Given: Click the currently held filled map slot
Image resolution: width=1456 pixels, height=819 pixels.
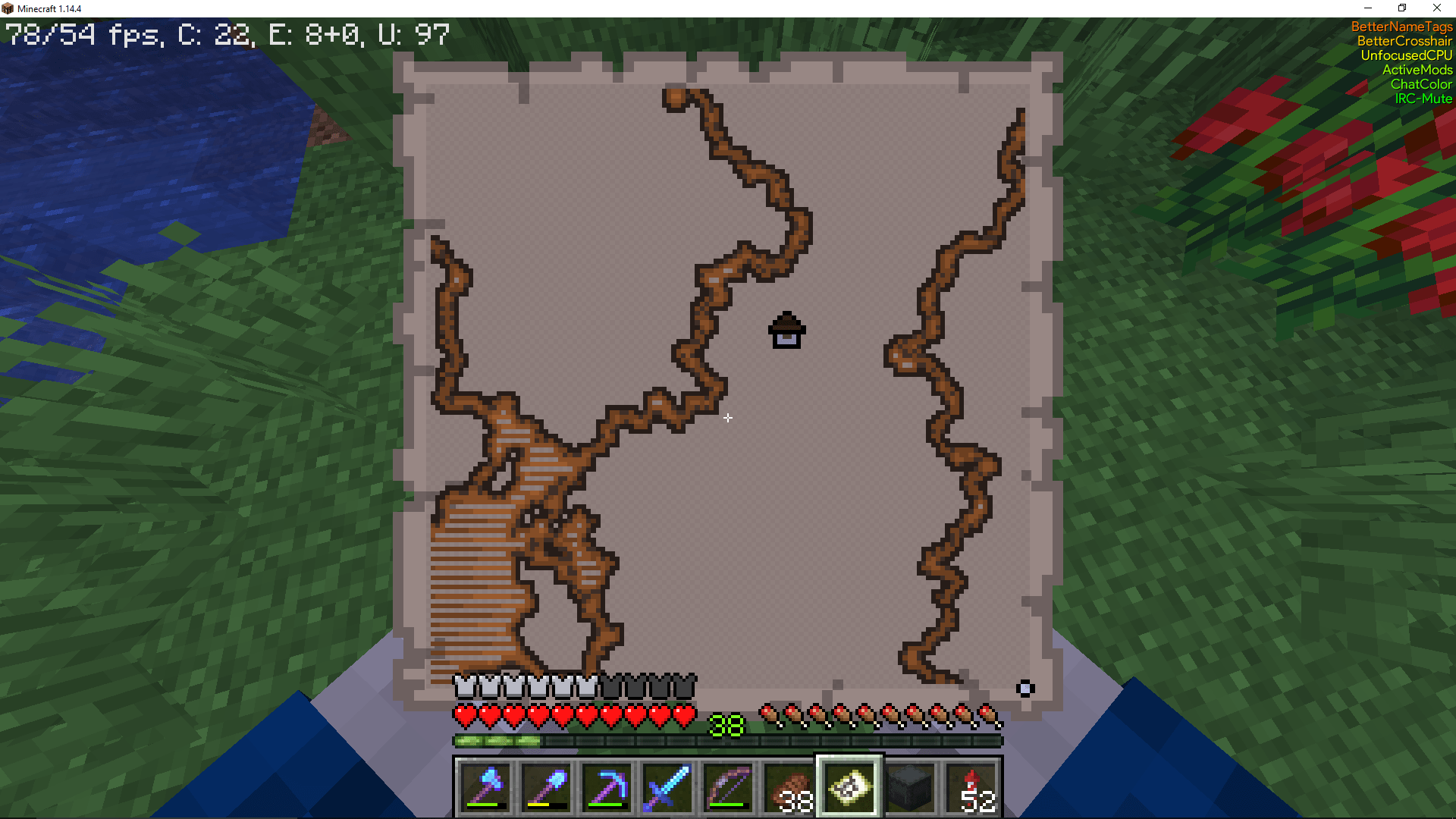Looking at the screenshot, I should [849, 787].
